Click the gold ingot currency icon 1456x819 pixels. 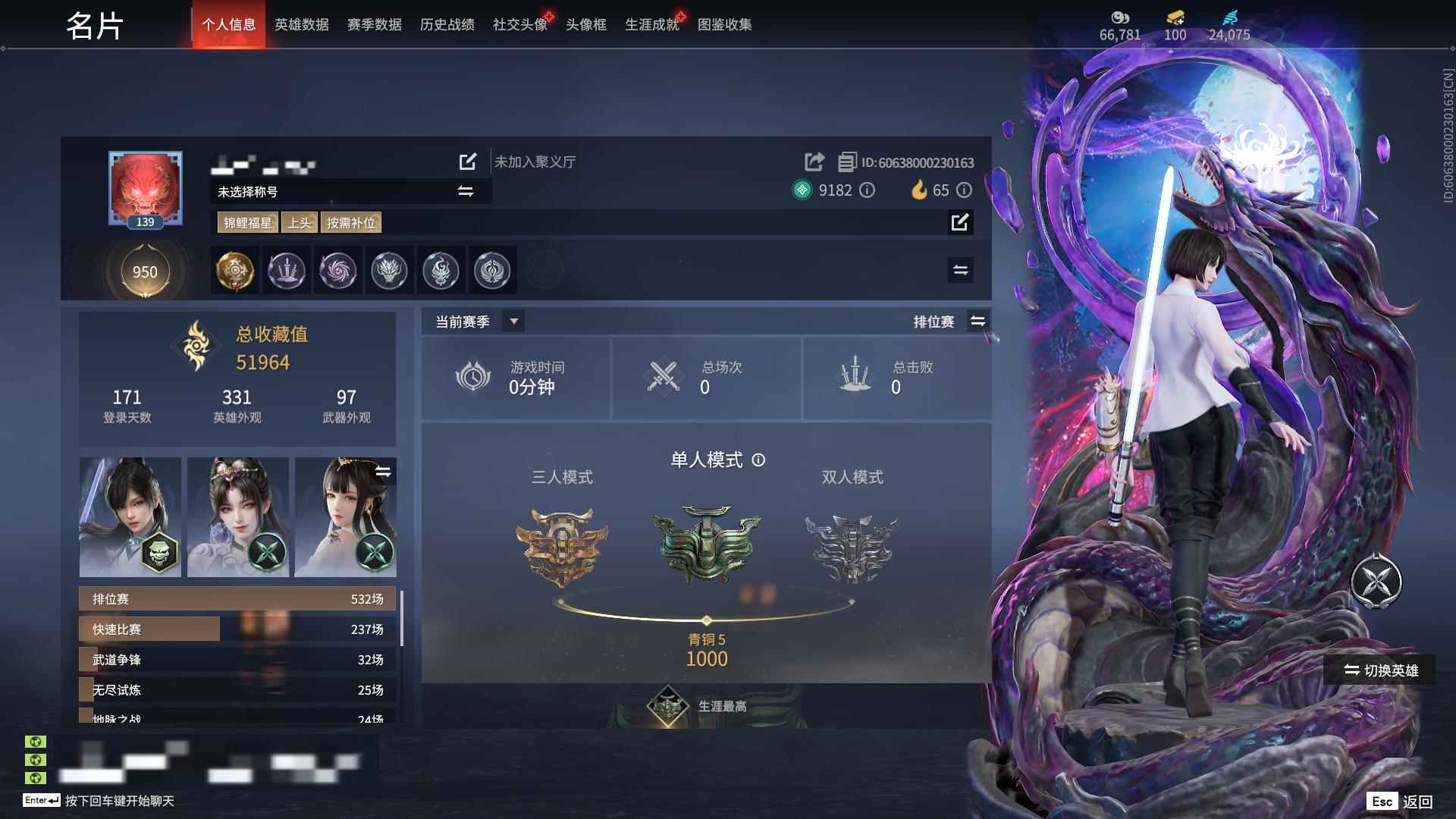point(1174,18)
